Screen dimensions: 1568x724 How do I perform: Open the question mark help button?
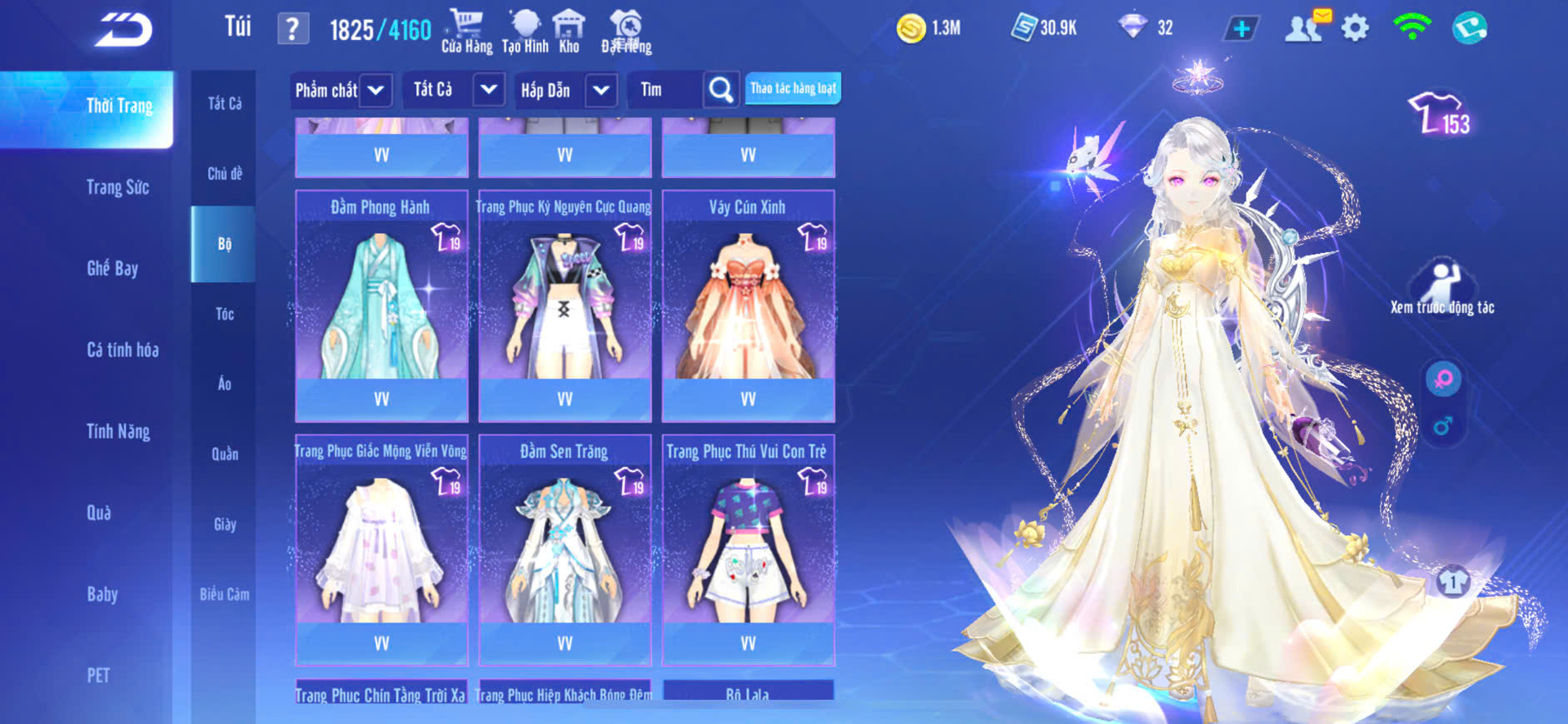coord(292,30)
